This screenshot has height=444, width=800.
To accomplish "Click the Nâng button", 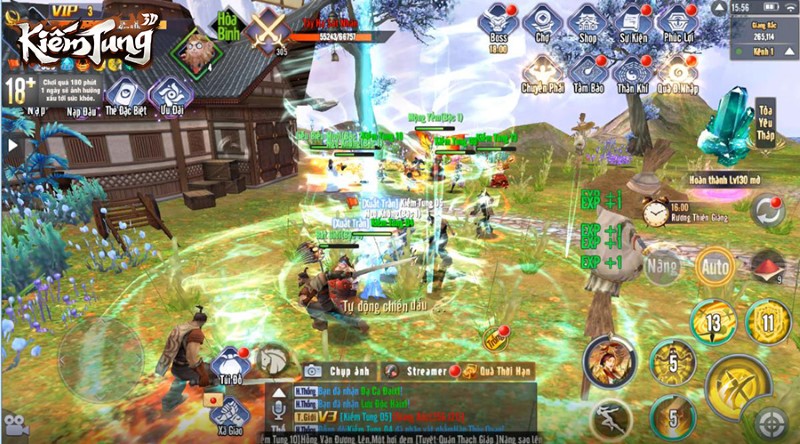I will (662, 267).
